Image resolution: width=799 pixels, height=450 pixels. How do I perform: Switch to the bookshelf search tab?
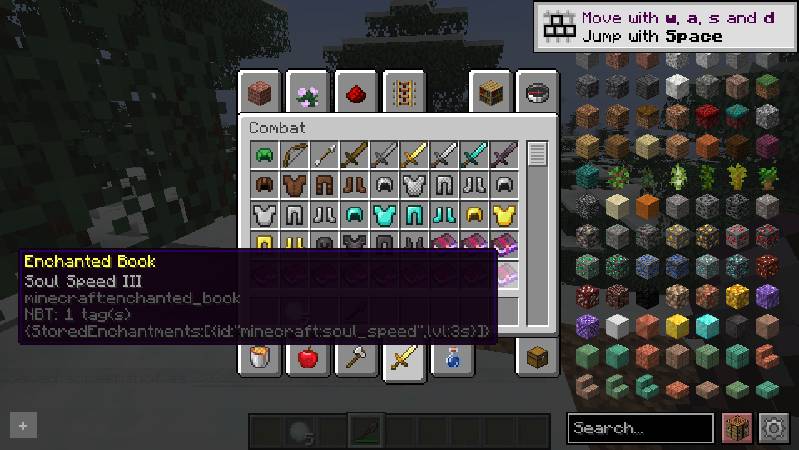490,94
